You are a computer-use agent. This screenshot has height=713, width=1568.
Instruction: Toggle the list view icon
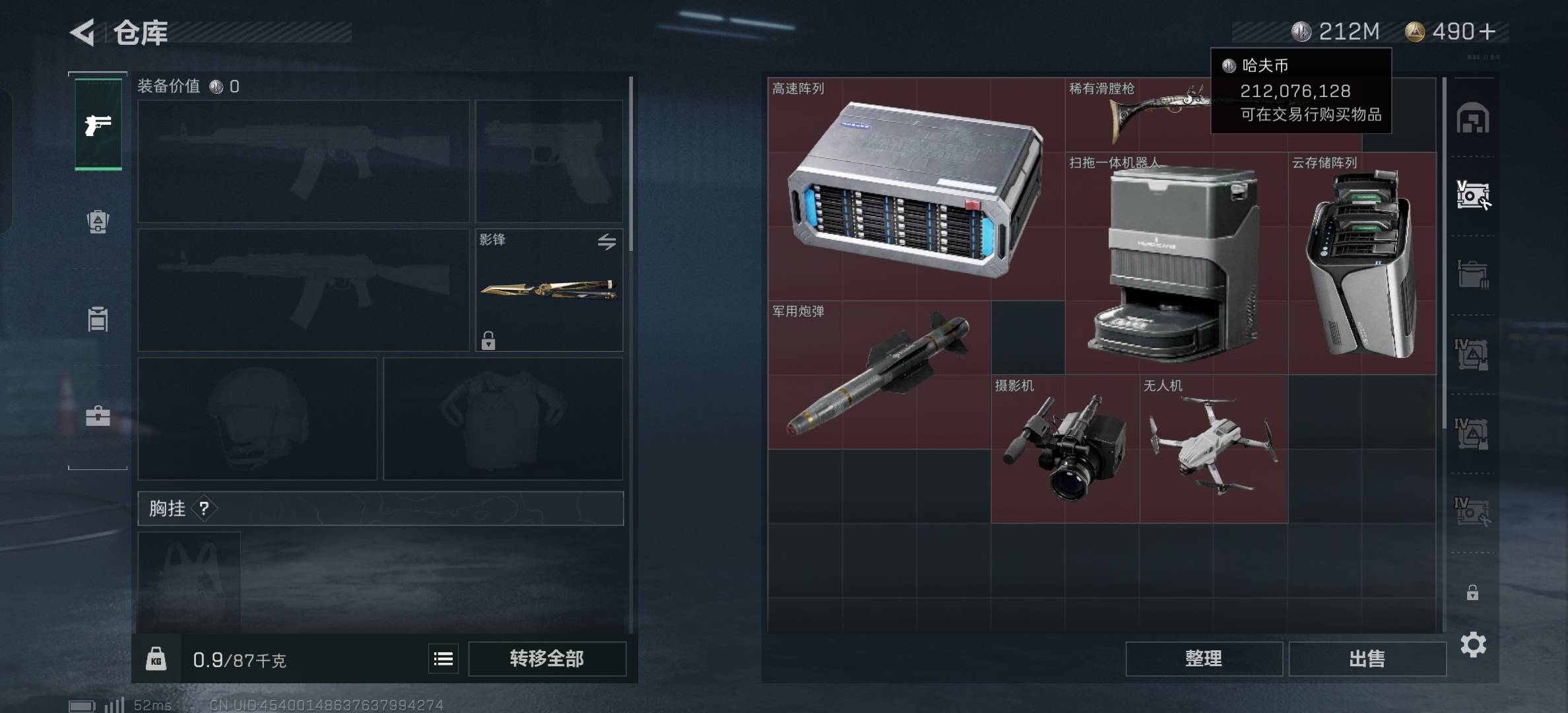443,658
